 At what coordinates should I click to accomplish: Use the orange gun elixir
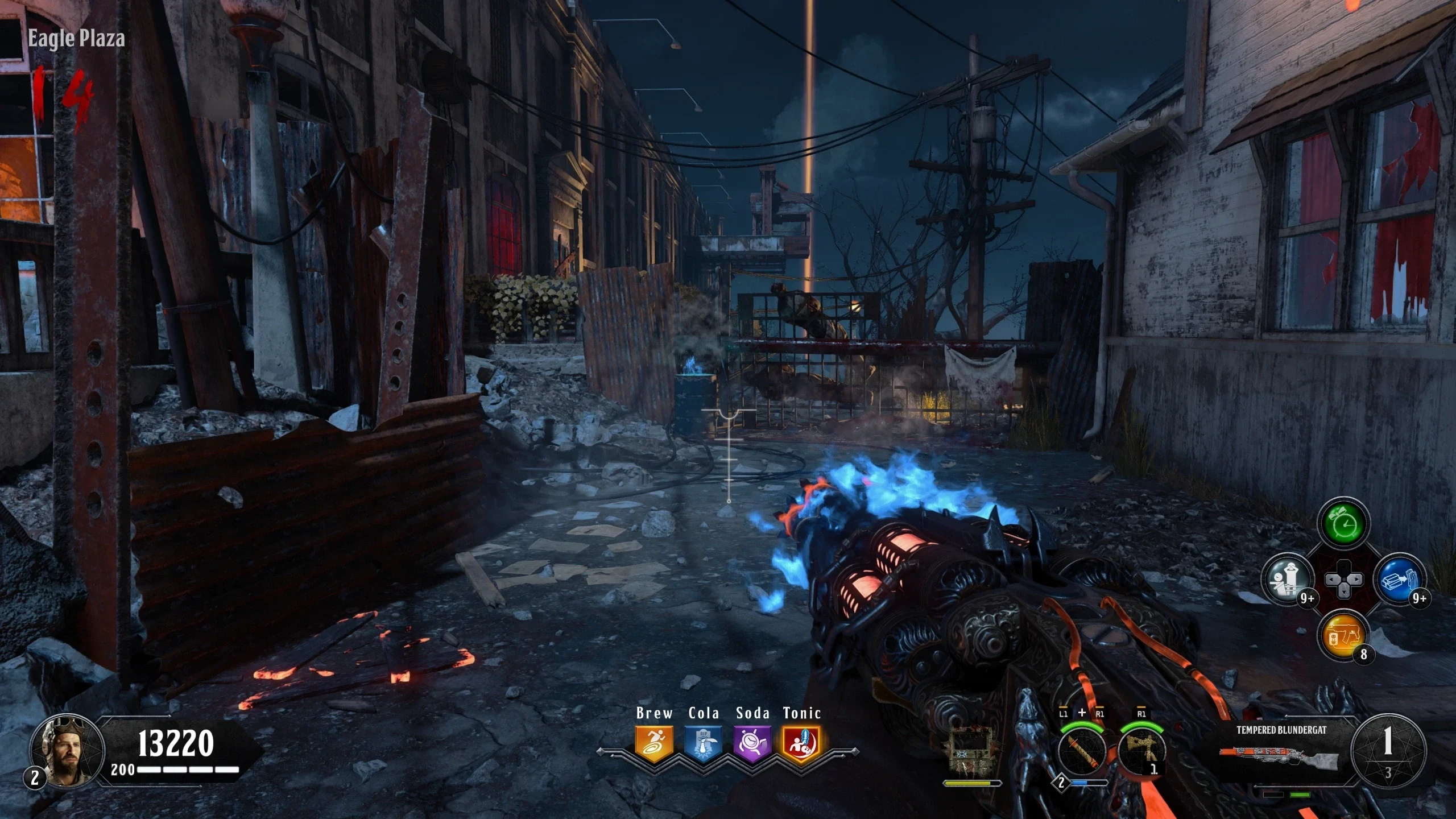point(1343,635)
